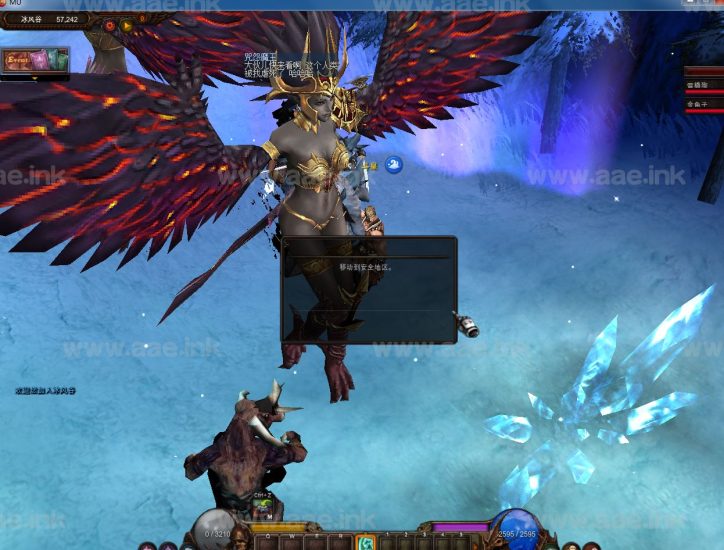Select the glowing teal skill slot
Screen dimensions: 724x550
[366, 542]
